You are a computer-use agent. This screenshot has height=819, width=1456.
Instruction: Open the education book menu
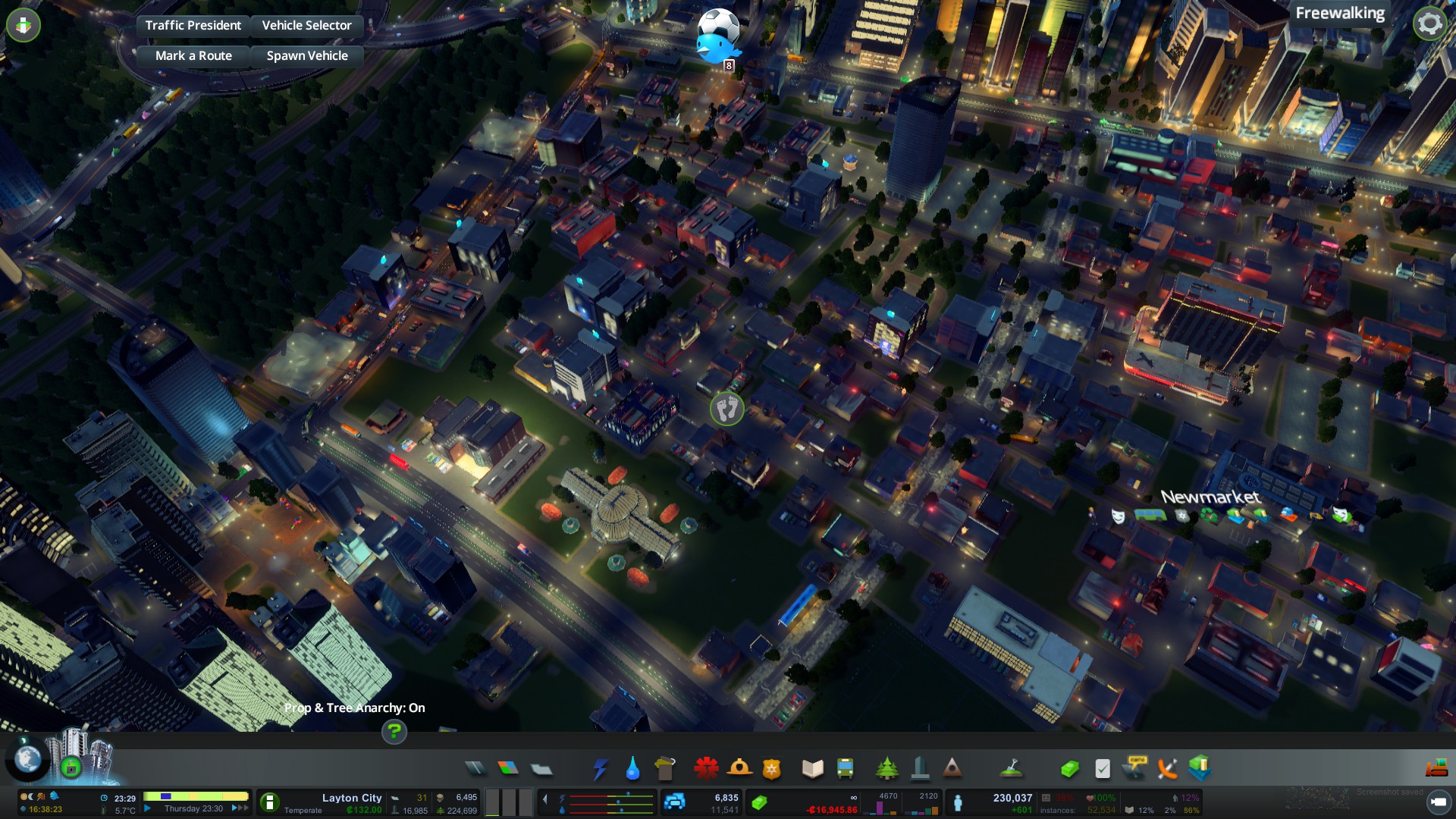click(812, 768)
